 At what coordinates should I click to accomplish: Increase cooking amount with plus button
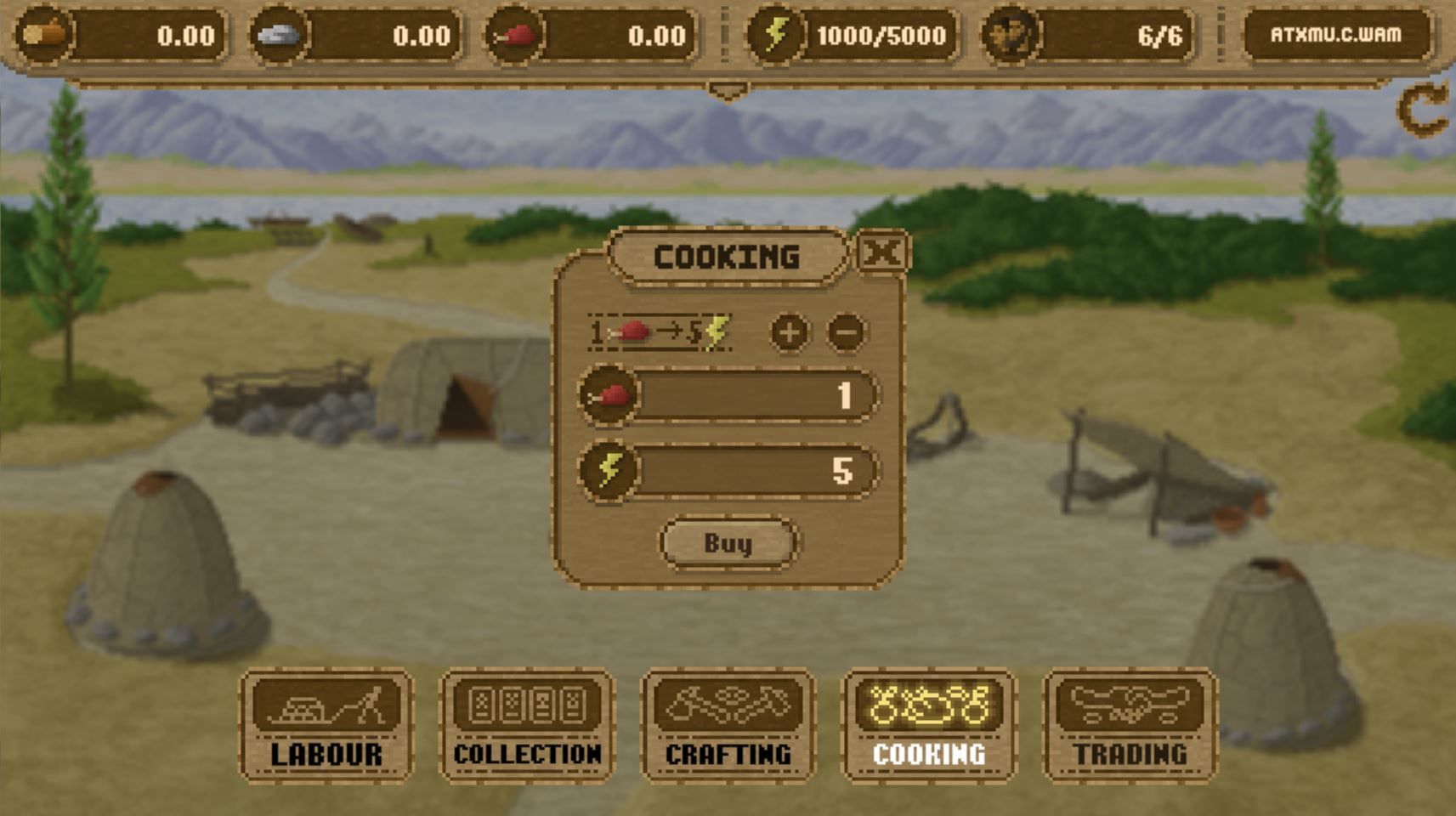pyautogui.click(x=790, y=332)
